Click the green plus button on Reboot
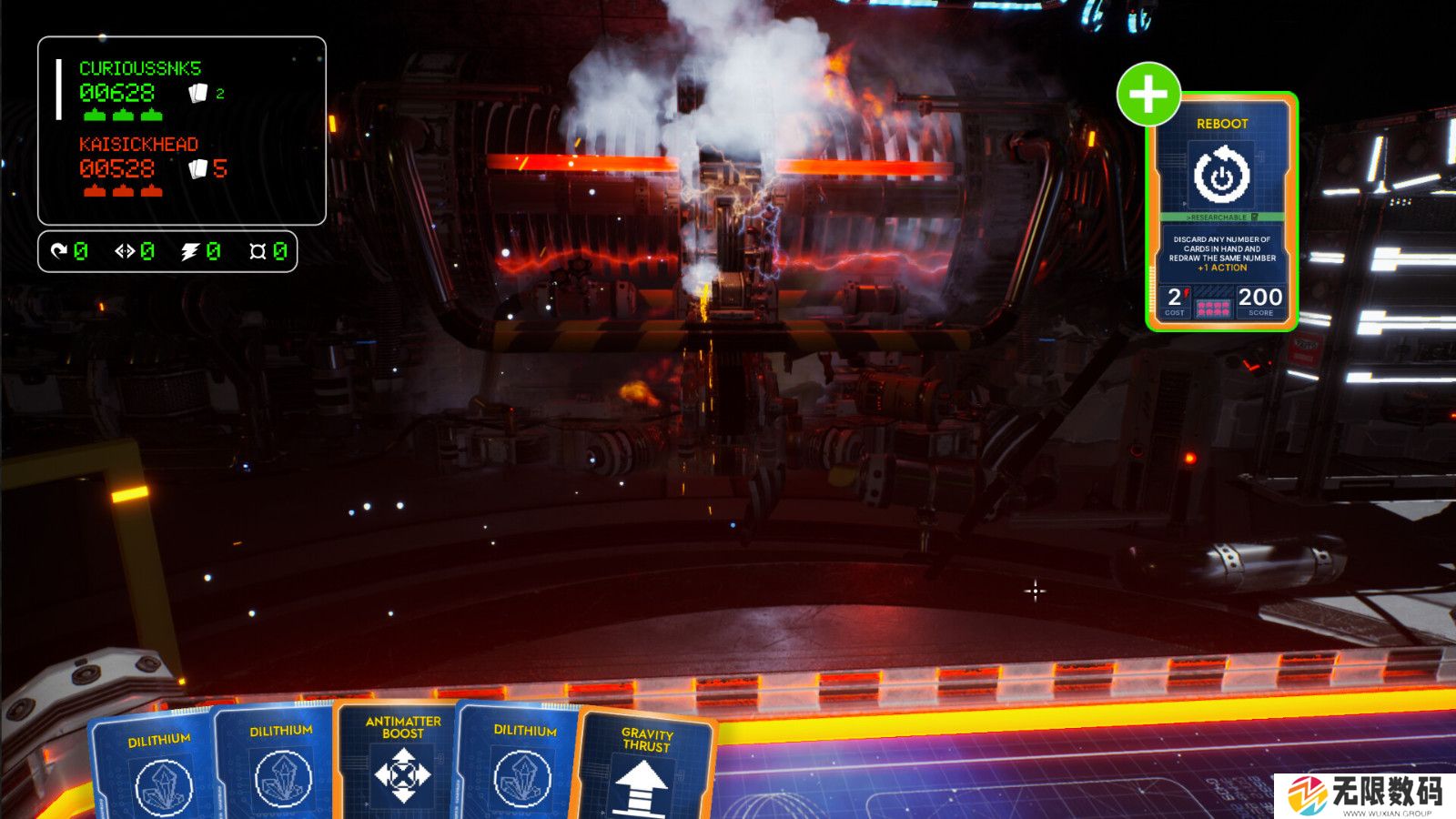The height and width of the screenshot is (819, 1456). coord(1148,94)
